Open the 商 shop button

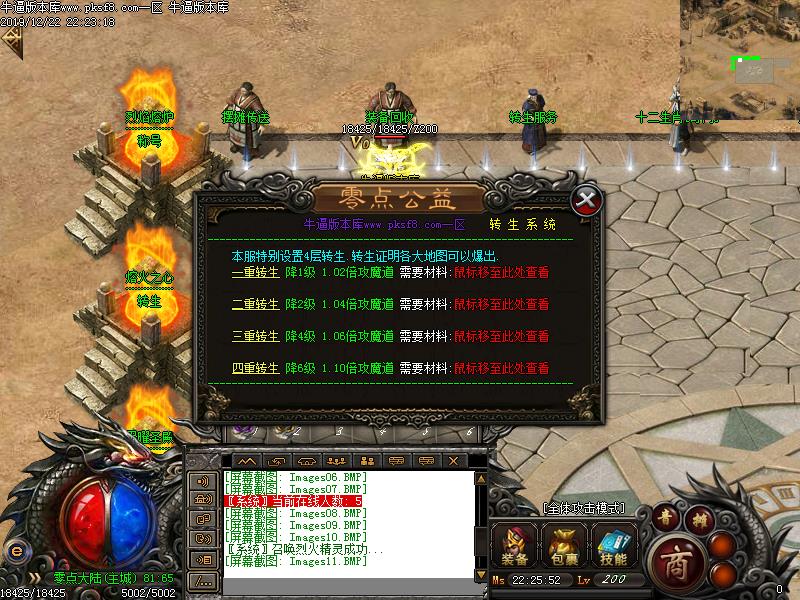click(678, 557)
